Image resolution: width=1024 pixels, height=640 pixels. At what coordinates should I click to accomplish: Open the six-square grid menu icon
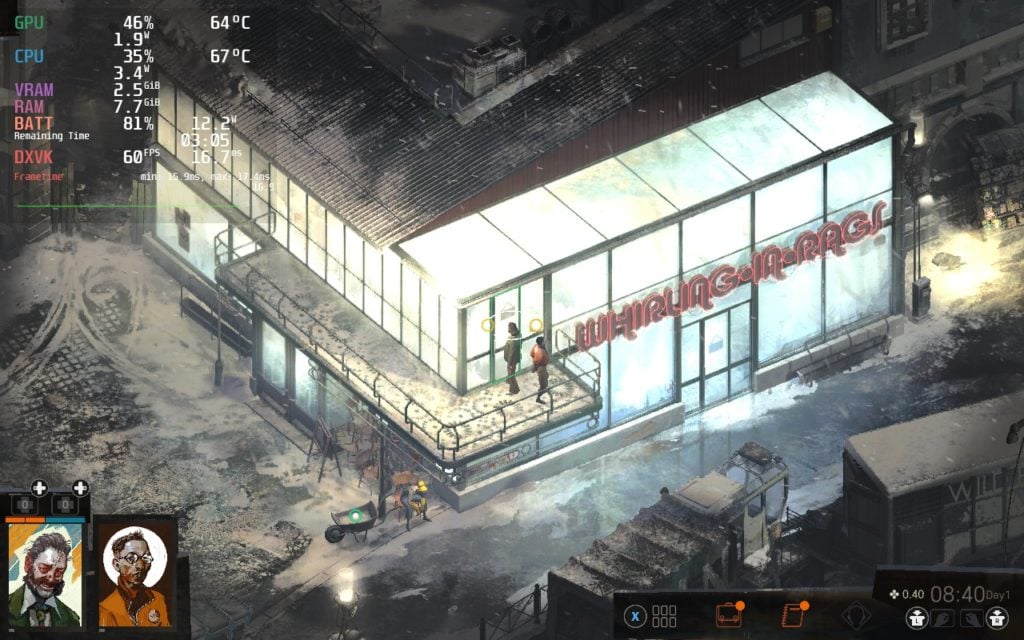tap(665, 615)
